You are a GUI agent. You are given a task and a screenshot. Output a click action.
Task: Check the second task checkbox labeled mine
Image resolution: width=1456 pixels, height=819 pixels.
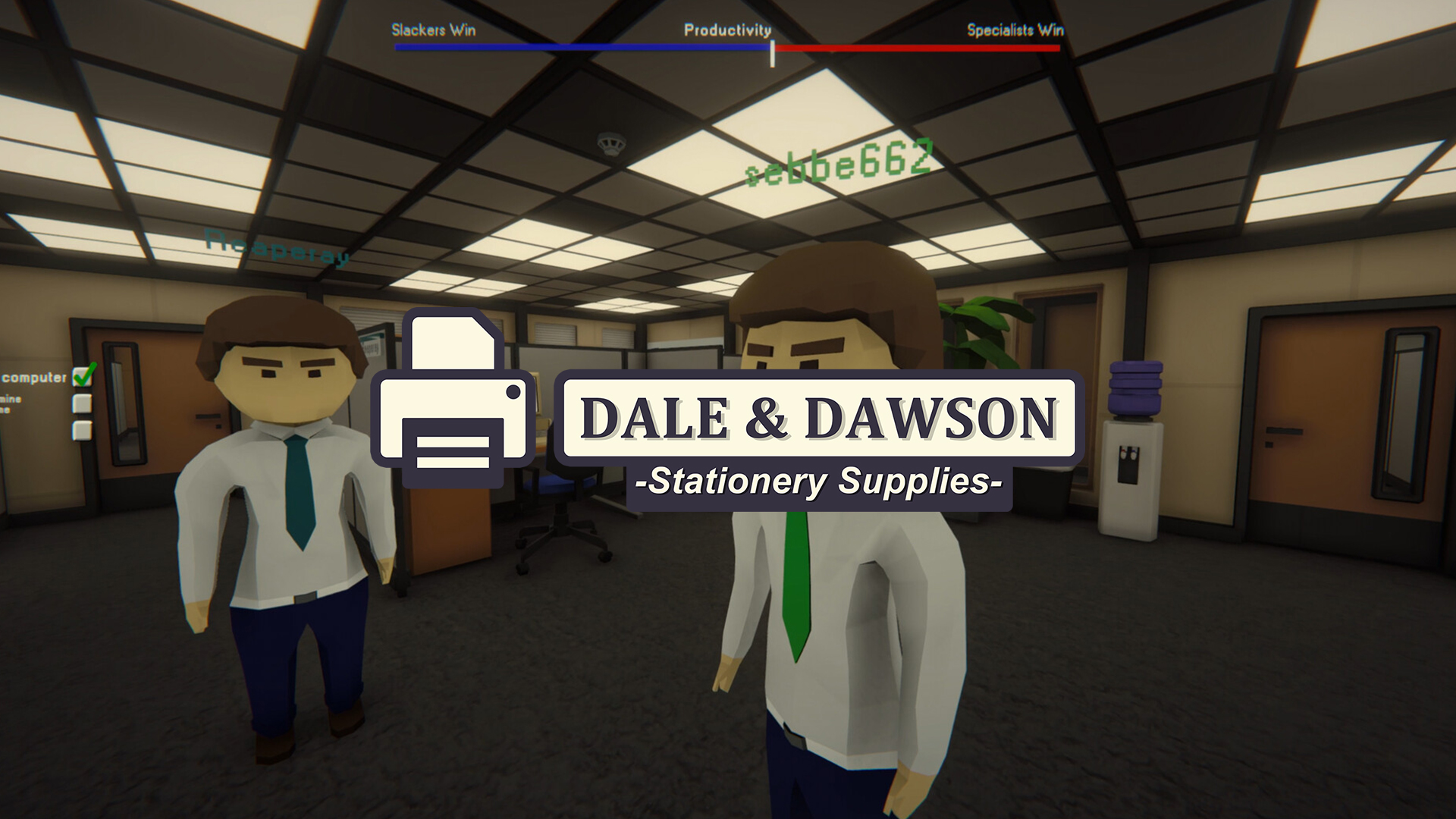click(82, 403)
